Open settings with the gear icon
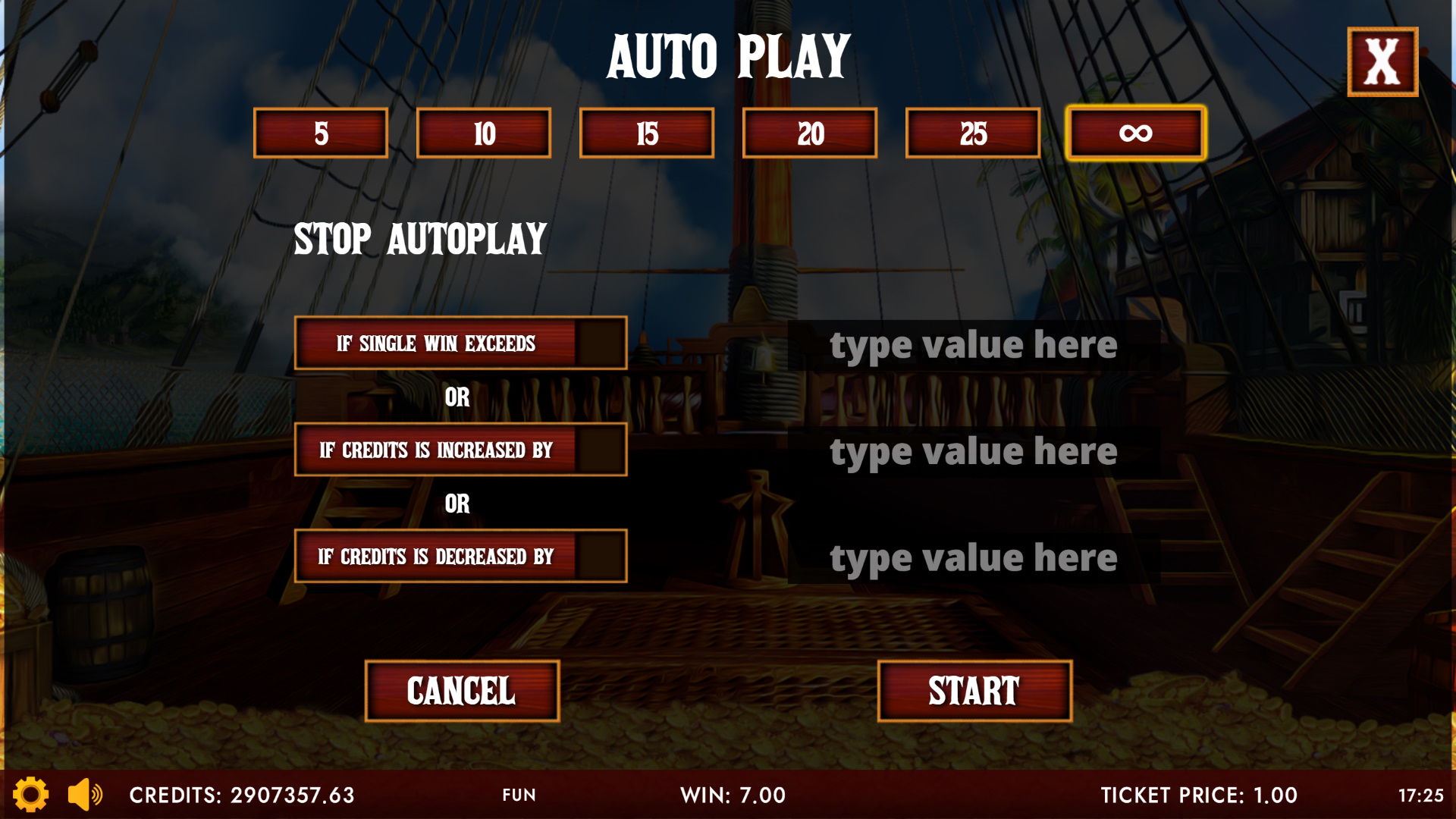Image resolution: width=1456 pixels, height=819 pixels. coord(30,795)
